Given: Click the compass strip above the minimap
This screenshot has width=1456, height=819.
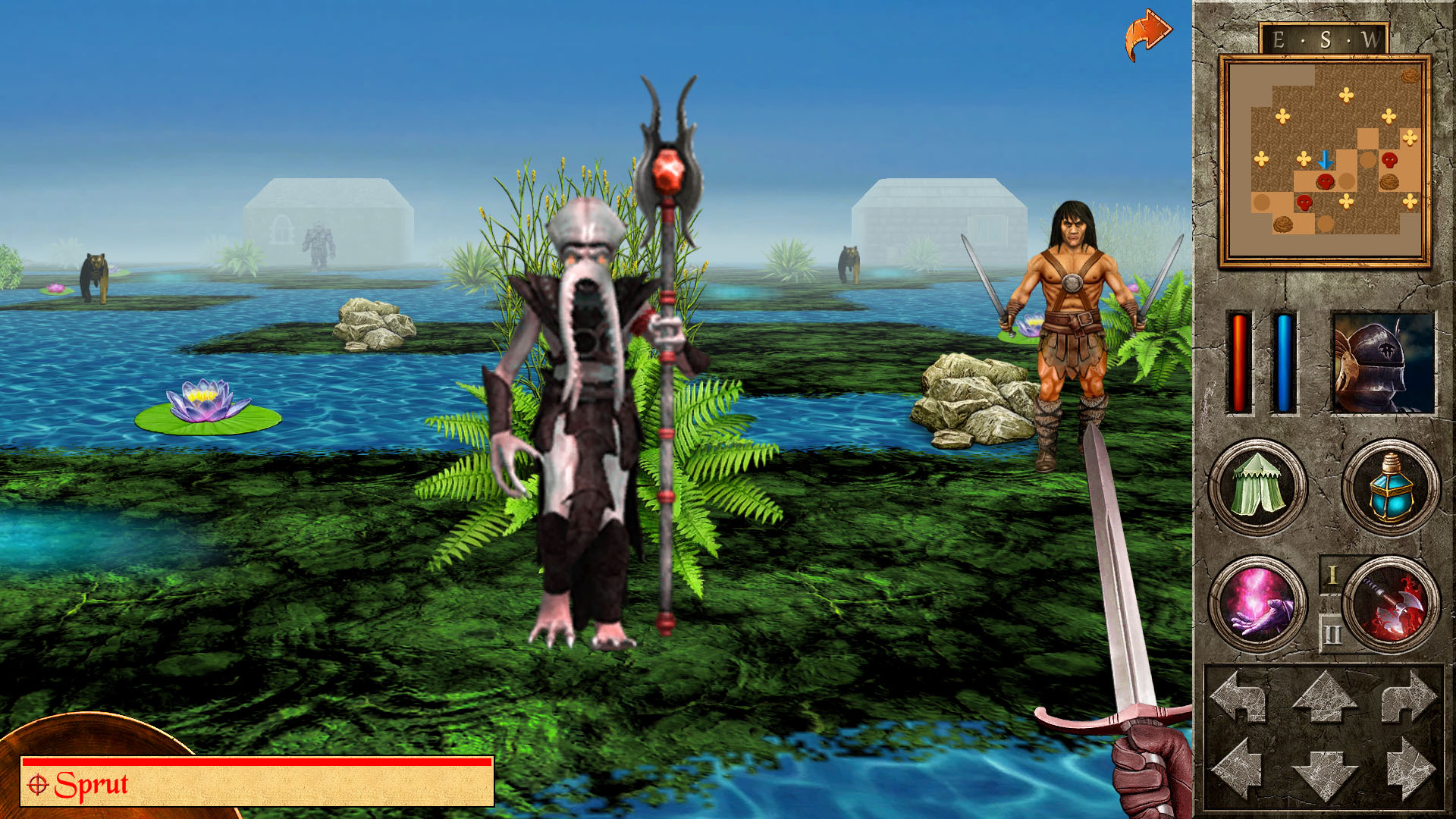Looking at the screenshot, I should (x=1324, y=39).
